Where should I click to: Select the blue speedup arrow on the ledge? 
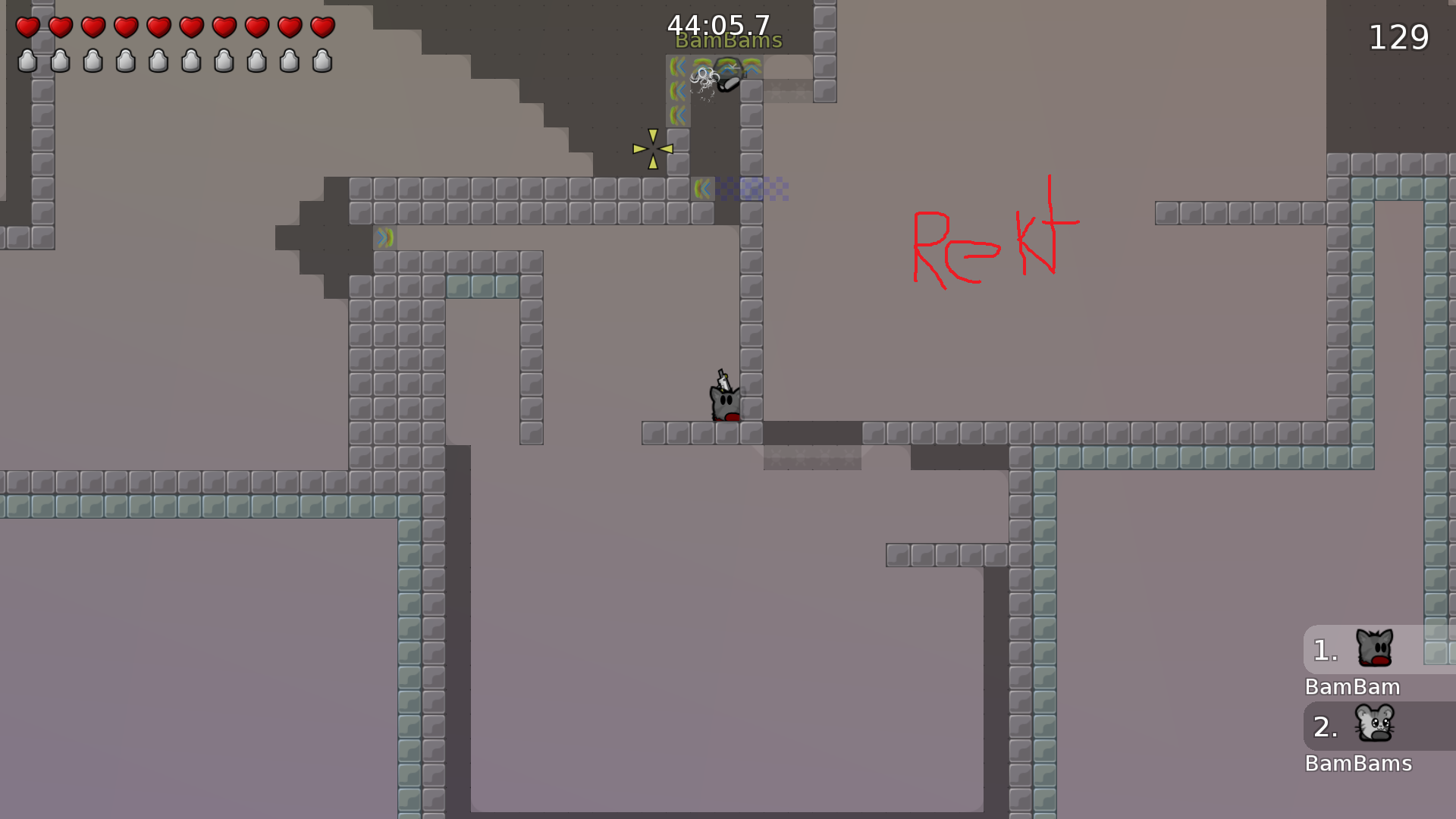[384, 237]
